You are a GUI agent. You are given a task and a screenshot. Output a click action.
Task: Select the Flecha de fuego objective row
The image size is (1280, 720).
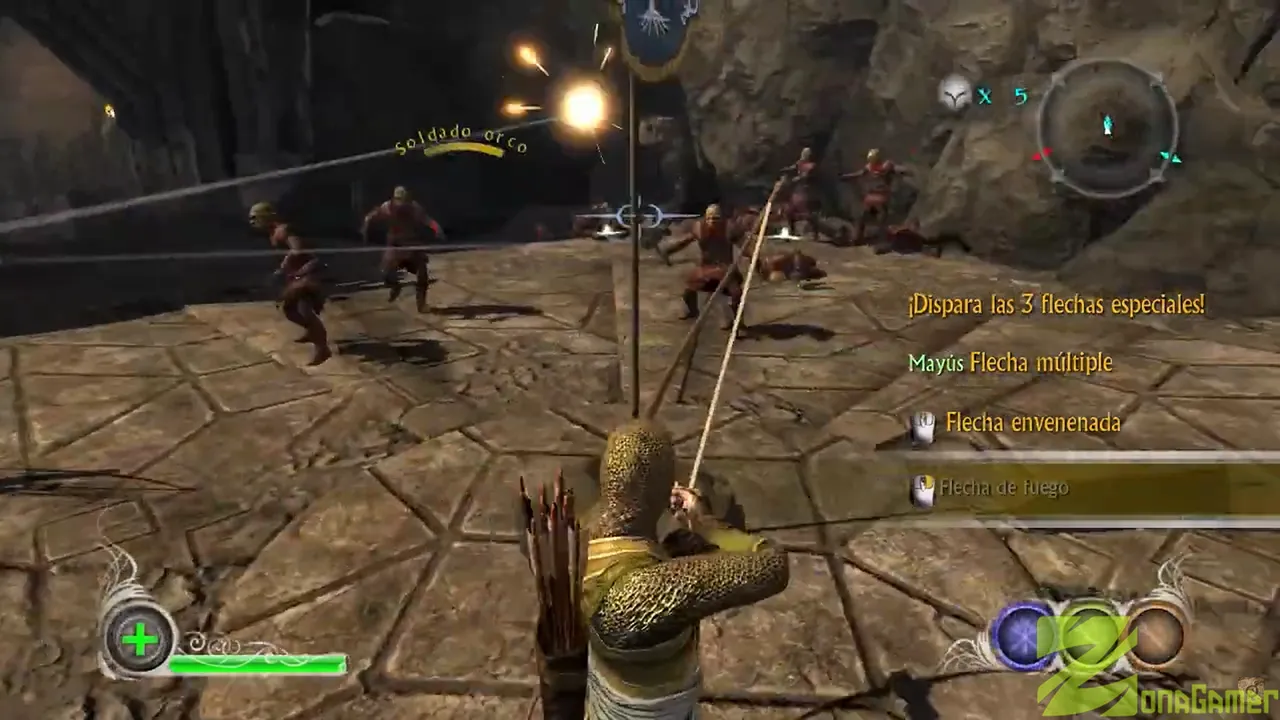1004,488
